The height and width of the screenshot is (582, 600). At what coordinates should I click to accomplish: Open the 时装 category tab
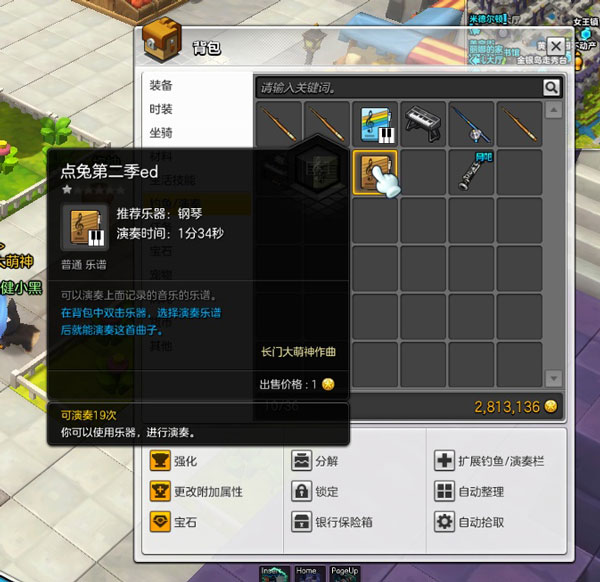[161, 109]
